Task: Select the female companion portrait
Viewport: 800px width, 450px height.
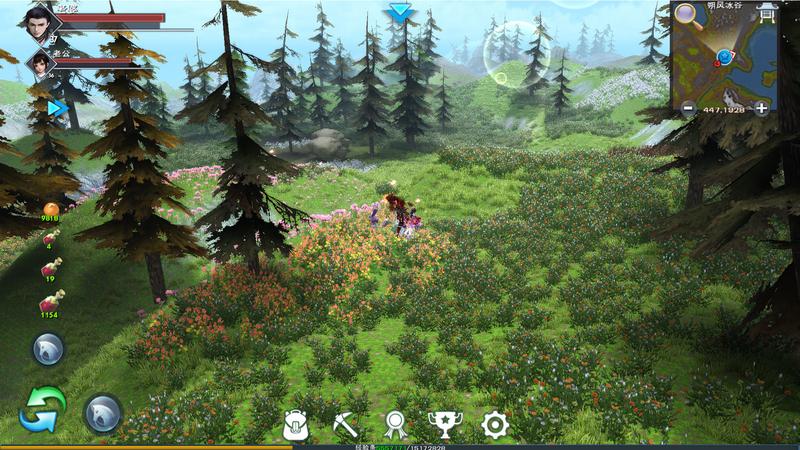Action: pyautogui.click(x=40, y=64)
